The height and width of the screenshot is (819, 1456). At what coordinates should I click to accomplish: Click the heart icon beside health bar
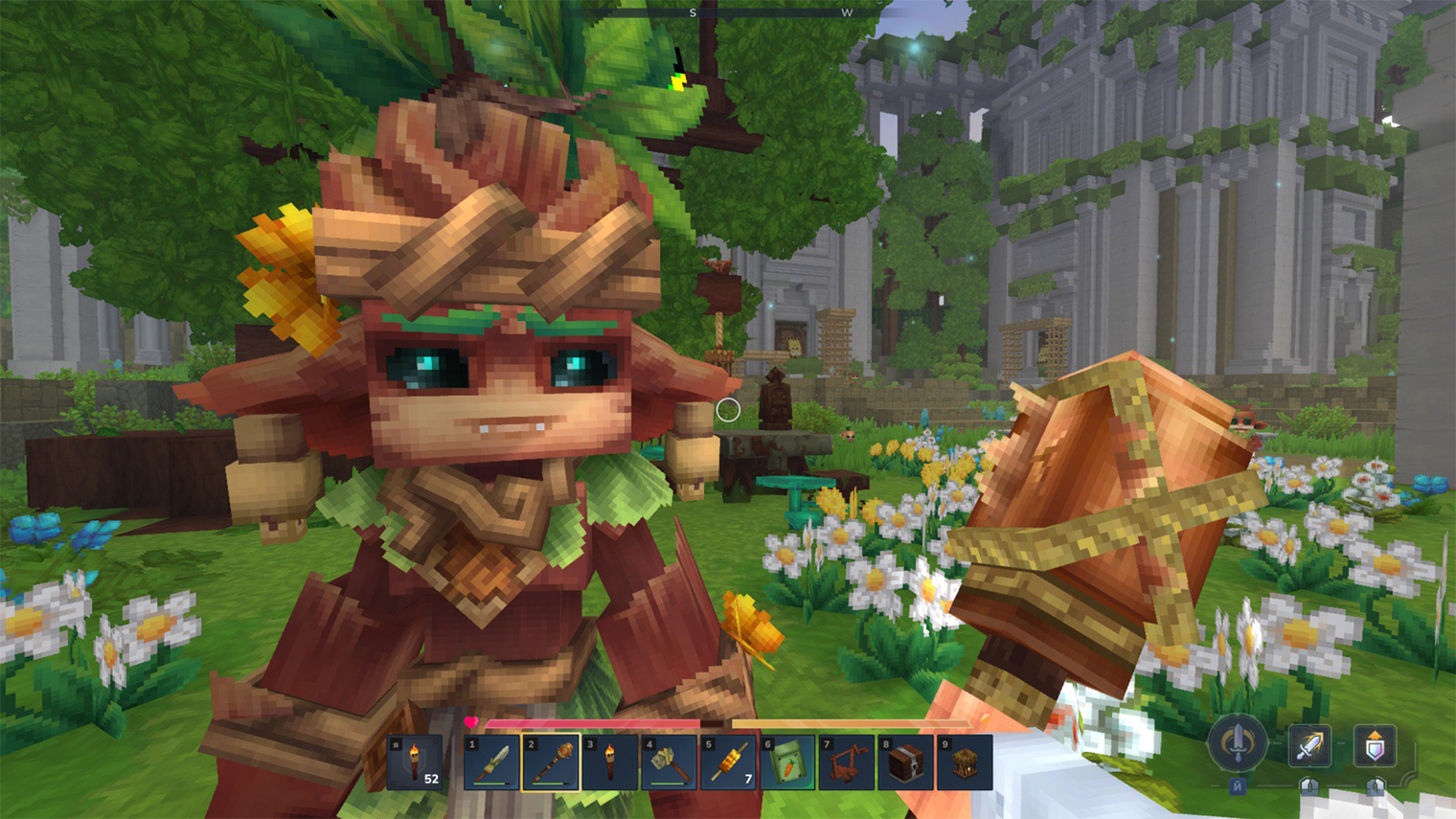point(472,724)
